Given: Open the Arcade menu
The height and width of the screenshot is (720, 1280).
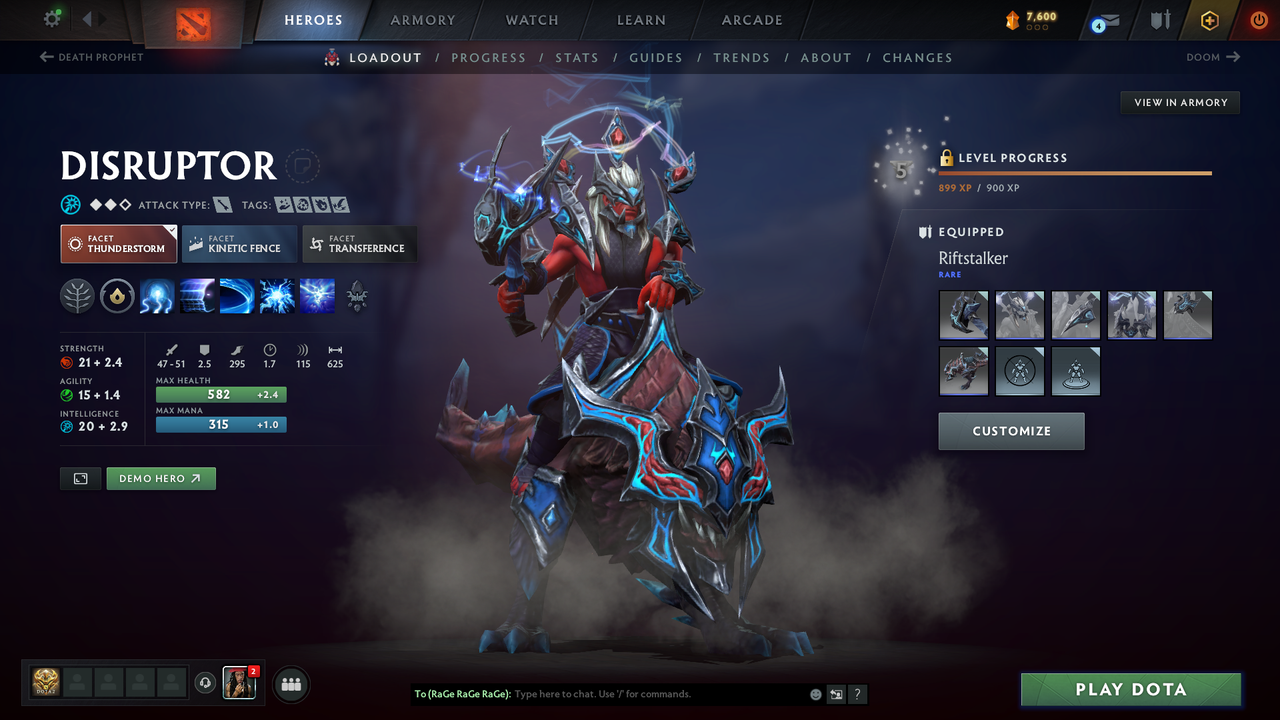Looking at the screenshot, I should click(751, 20).
